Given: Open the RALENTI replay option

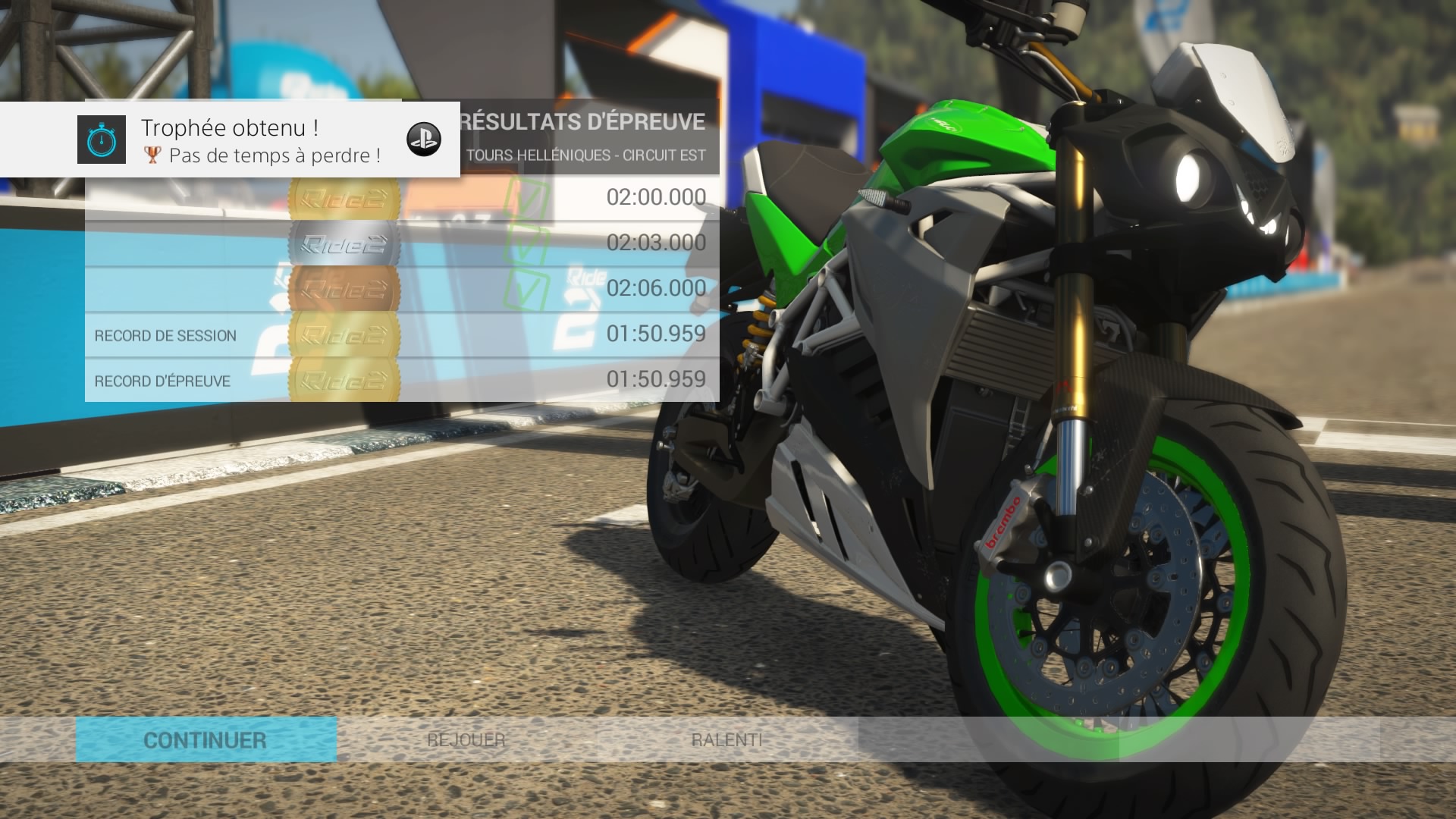Looking at the screenshot, I should [x=726, y=740].
